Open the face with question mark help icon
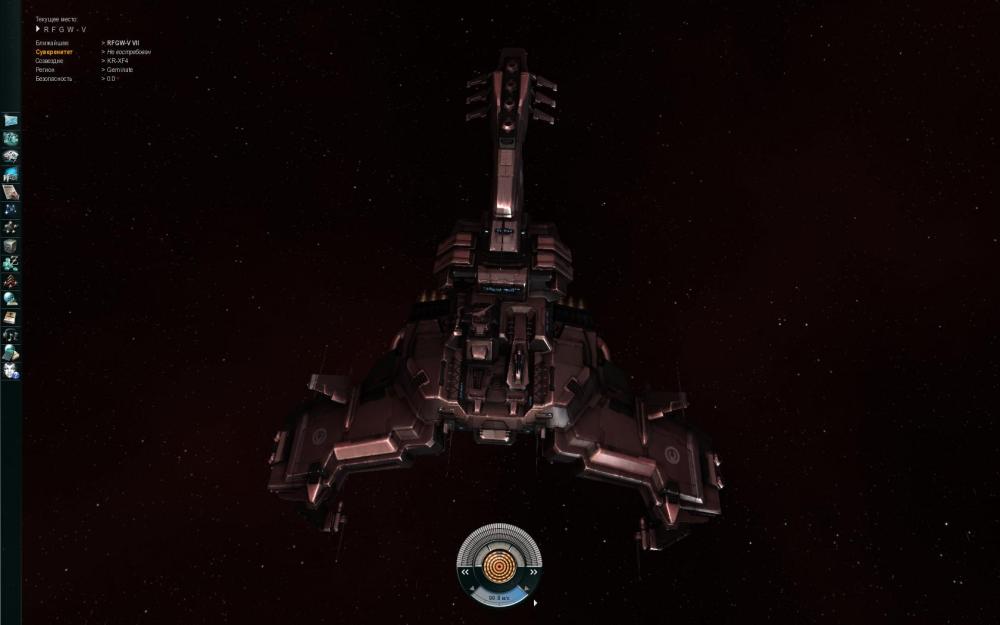Image resolution: width=1000 pixels, height=625 pixels. click(11, 371)
